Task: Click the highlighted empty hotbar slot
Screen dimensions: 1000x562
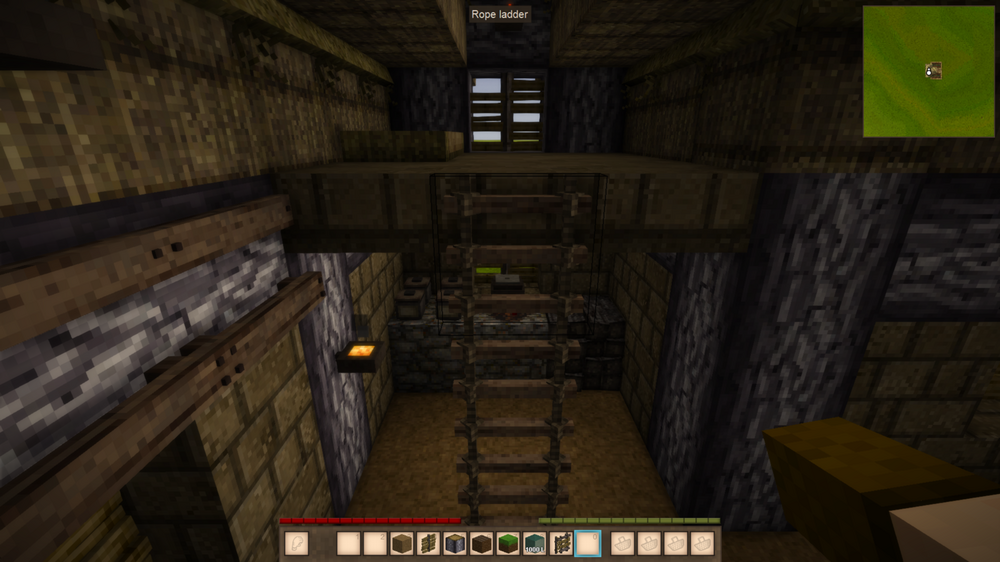Action: point(588,544)
